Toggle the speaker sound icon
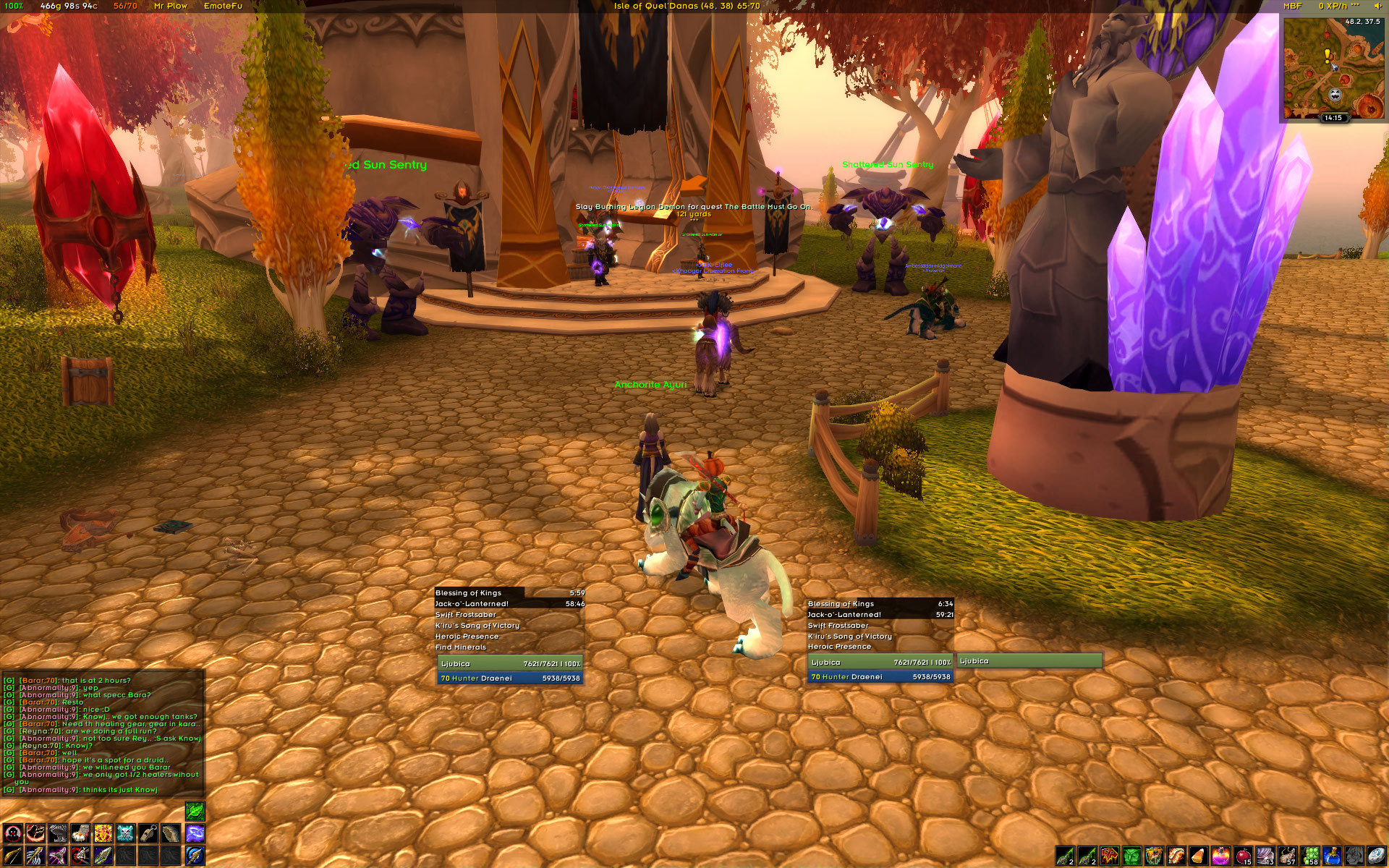Screen dimensions: 1389x868 click(x=1377, y=6)
